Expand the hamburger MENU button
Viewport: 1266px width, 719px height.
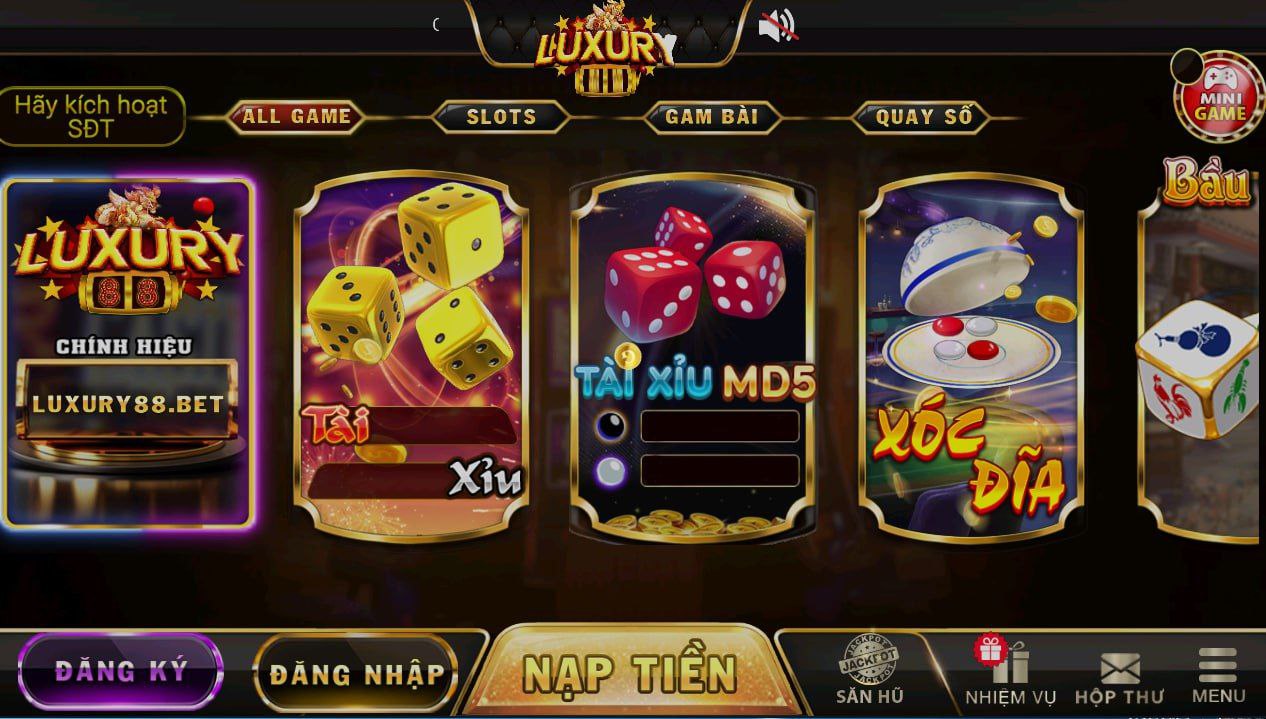[1218, 677]
